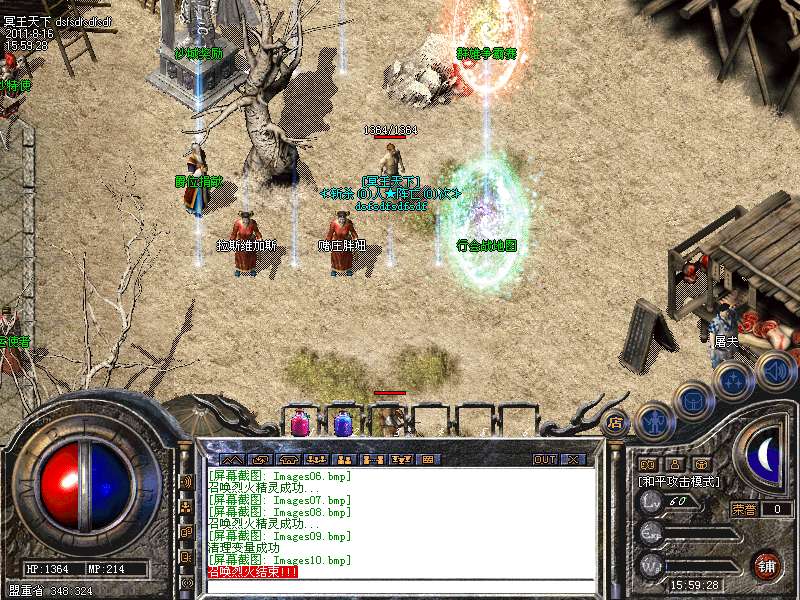Toggle the top chat channel side button
The image size is (800, 600).
pyautogui.click(x=186, y=481)
